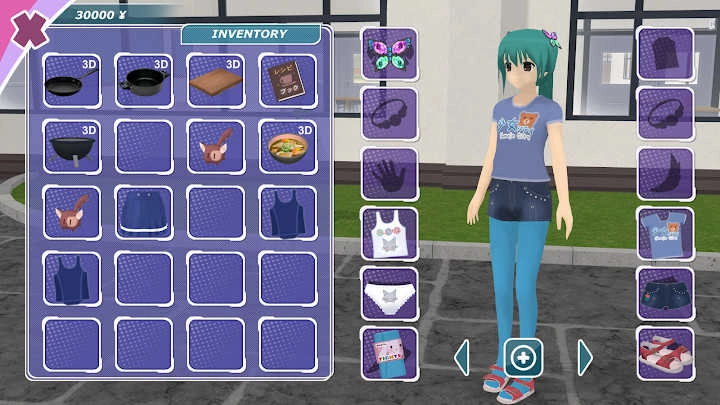Select the black two-handled cooking pot
This screenshot has width=720, height=405.
[x=144, y=81]
